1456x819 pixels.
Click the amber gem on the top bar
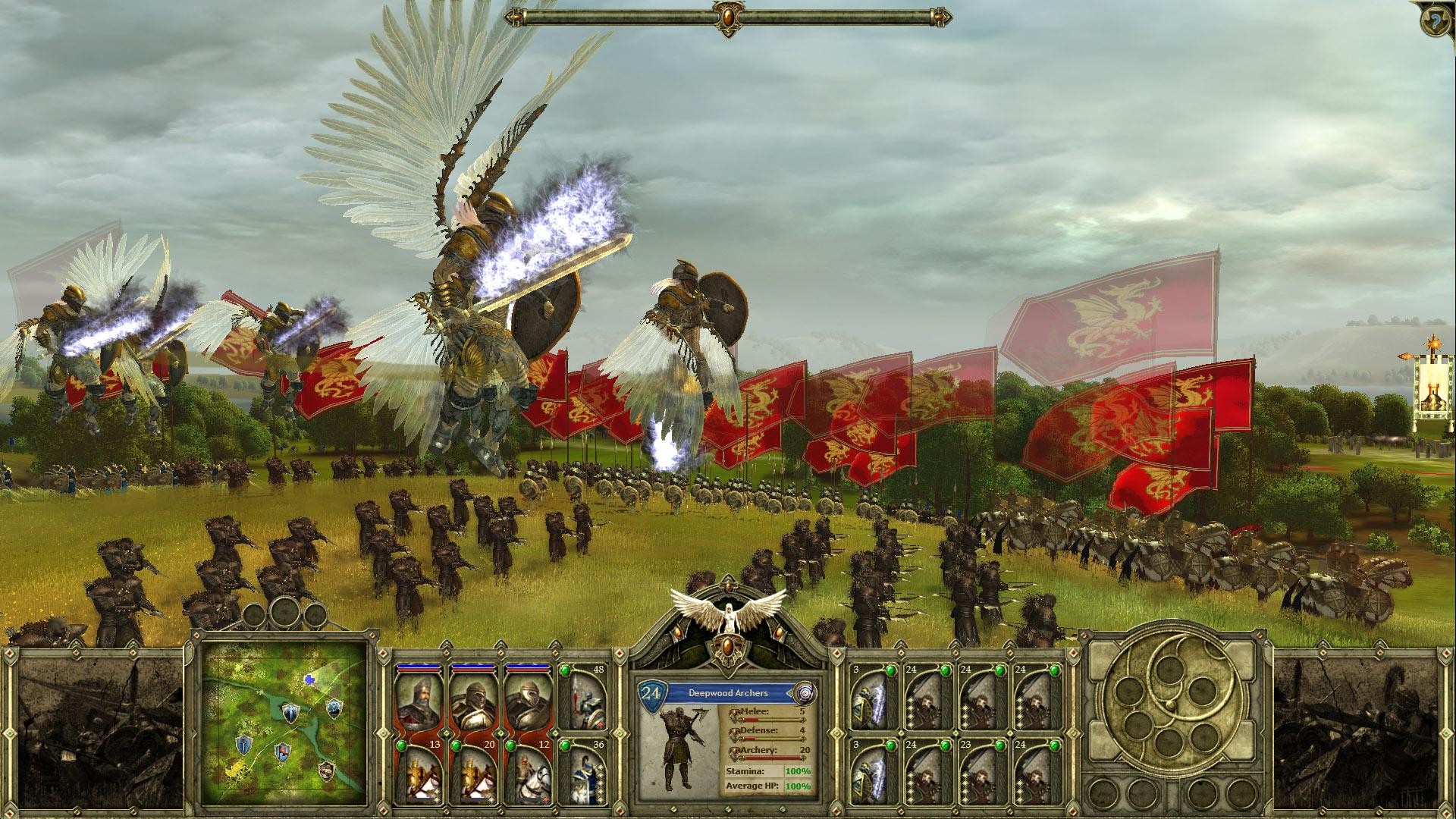728,15
